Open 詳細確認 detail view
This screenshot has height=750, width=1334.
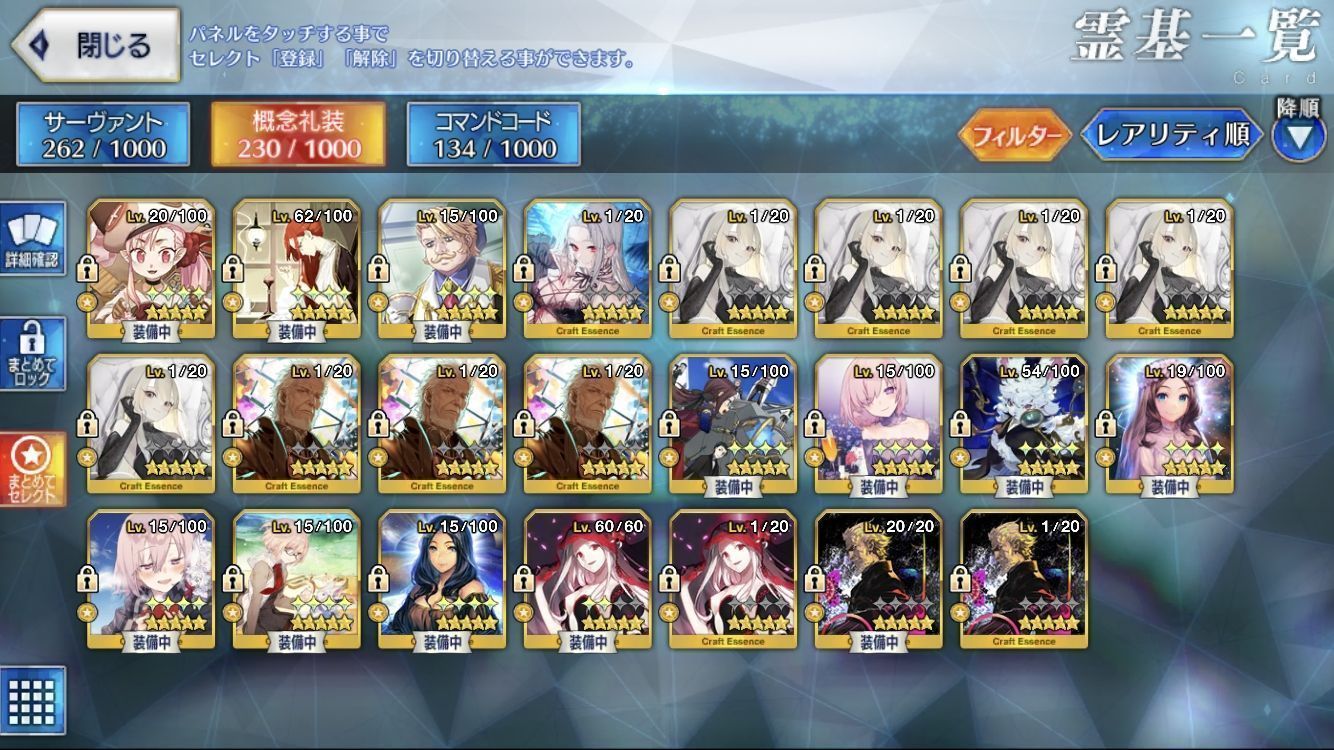[x=33, y=238]
